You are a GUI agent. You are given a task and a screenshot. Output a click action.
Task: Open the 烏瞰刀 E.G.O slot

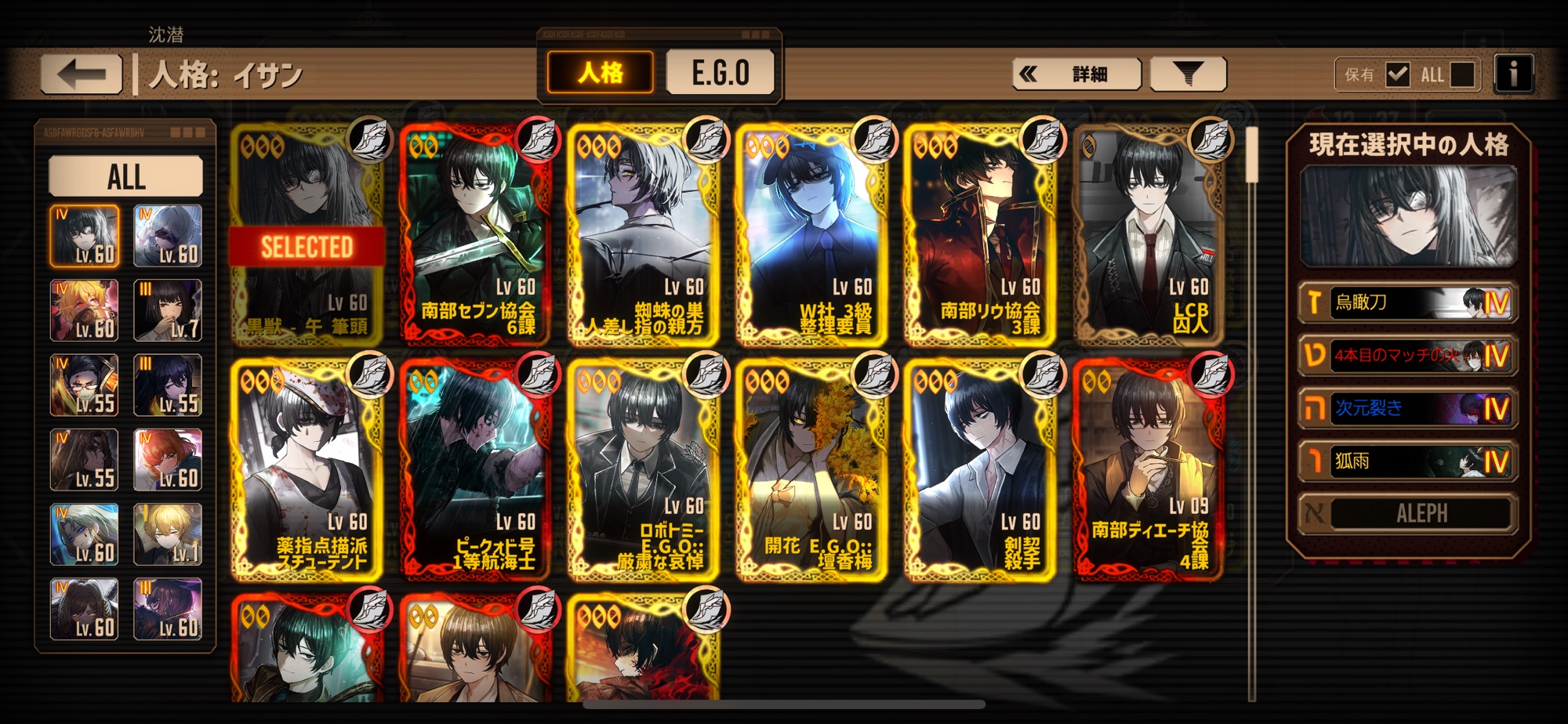[x=1407, y=302]
